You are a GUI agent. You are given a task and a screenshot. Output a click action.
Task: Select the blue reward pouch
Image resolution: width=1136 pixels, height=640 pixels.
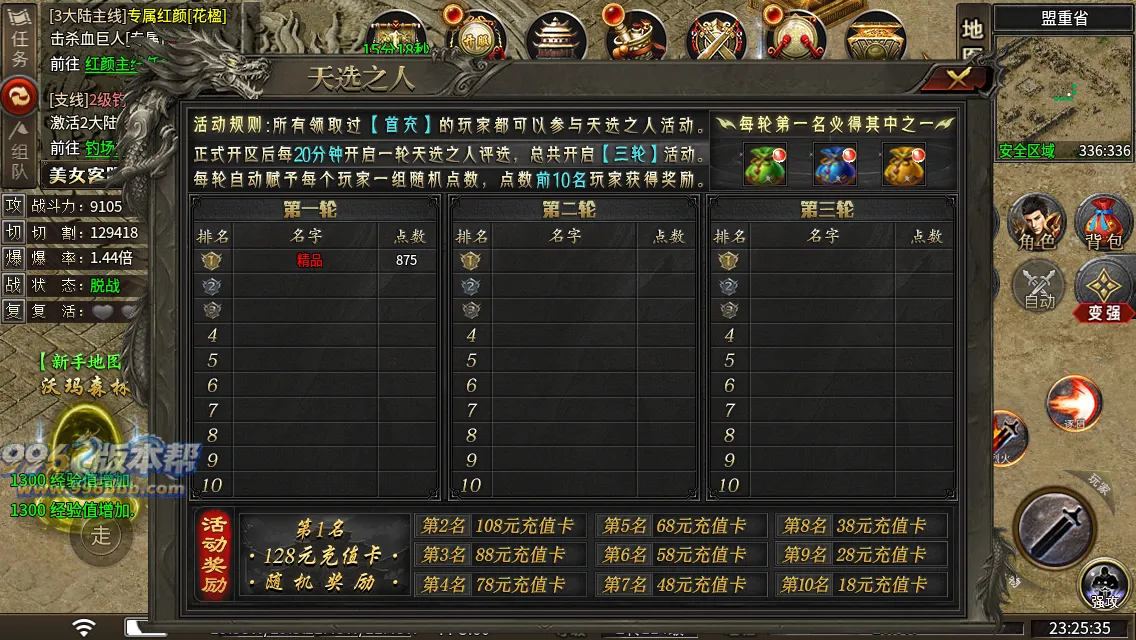click(834, 164)
